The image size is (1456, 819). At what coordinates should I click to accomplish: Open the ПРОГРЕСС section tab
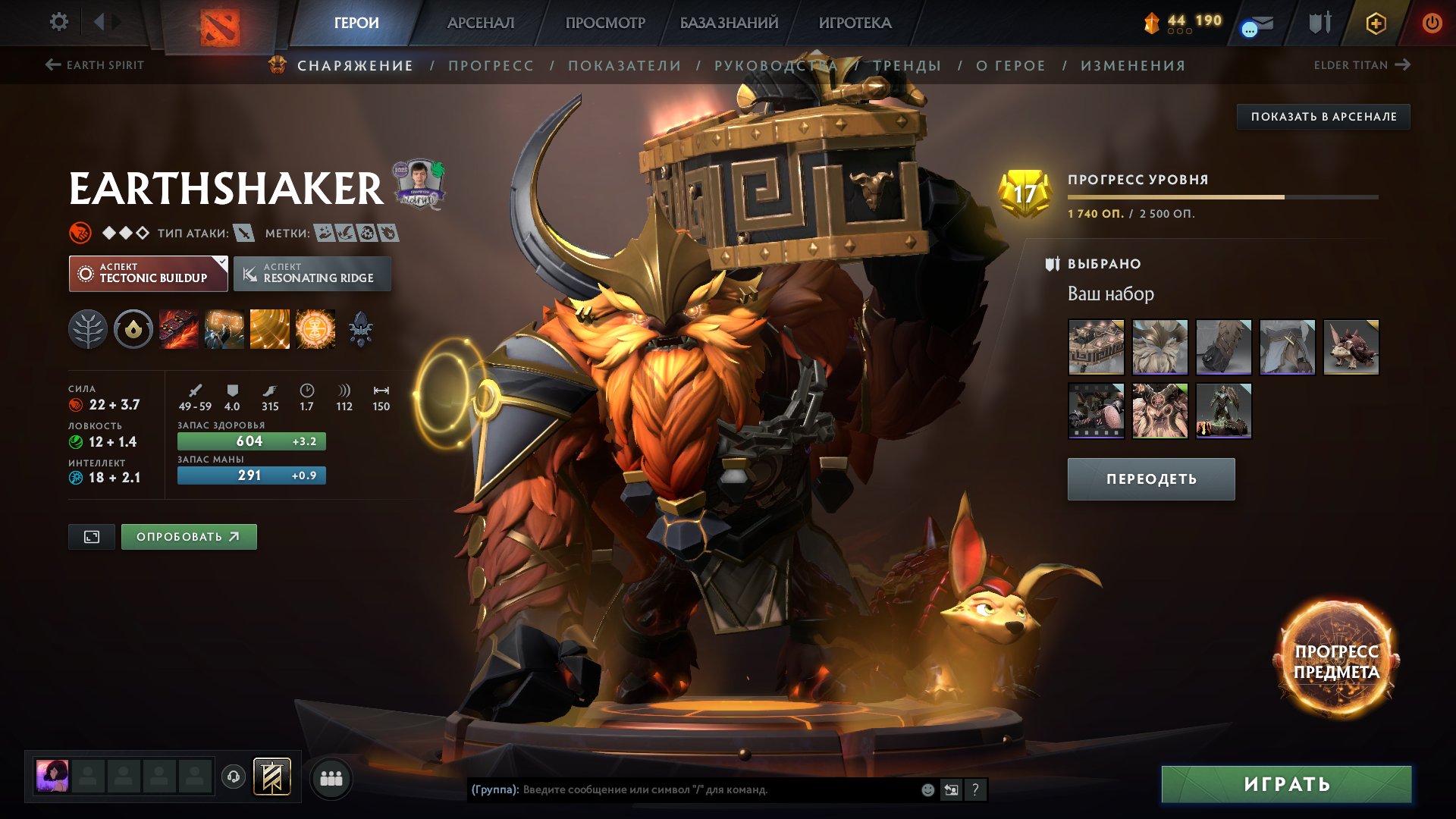(491, 65)
